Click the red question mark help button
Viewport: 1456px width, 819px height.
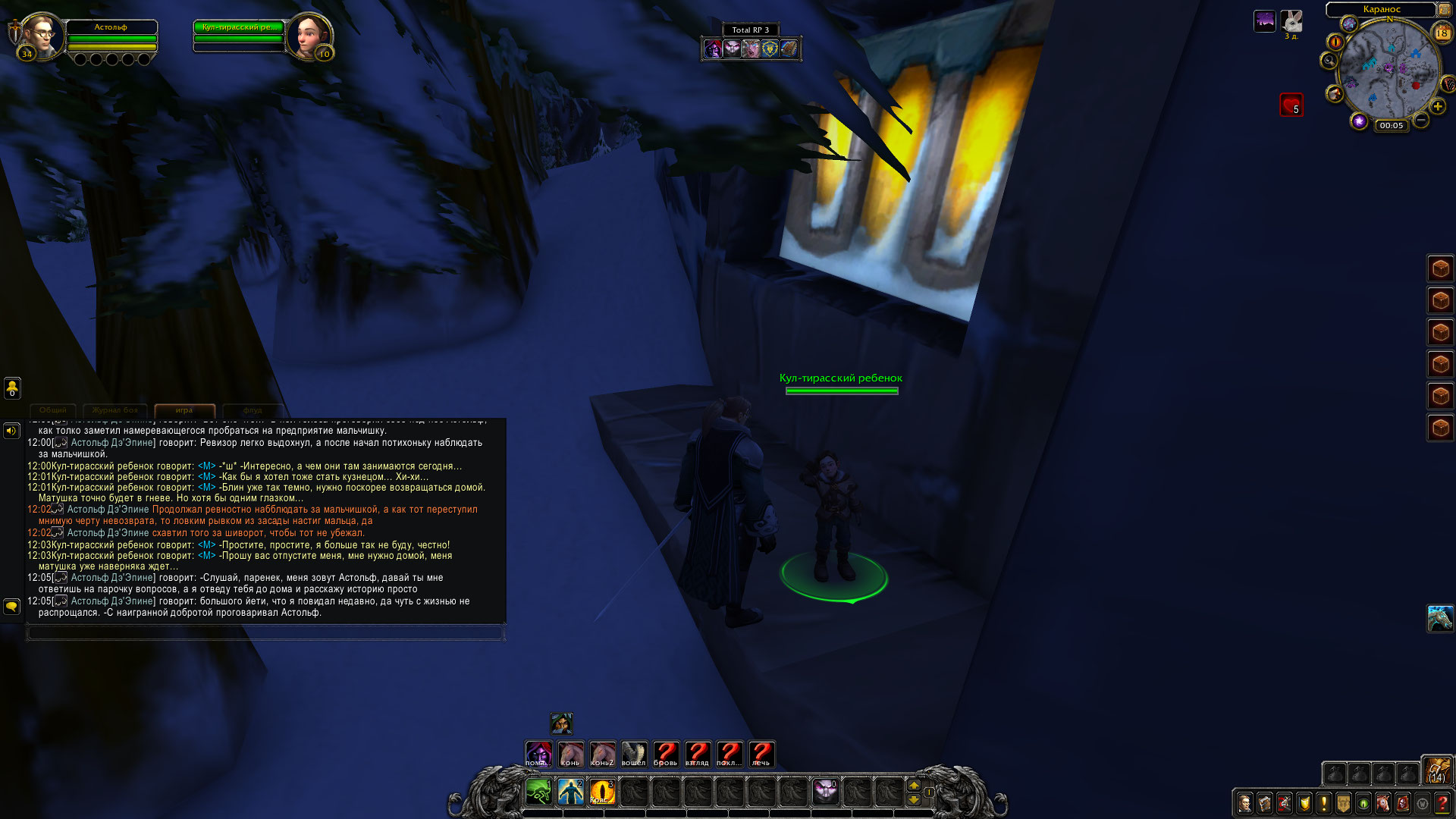1442,803
